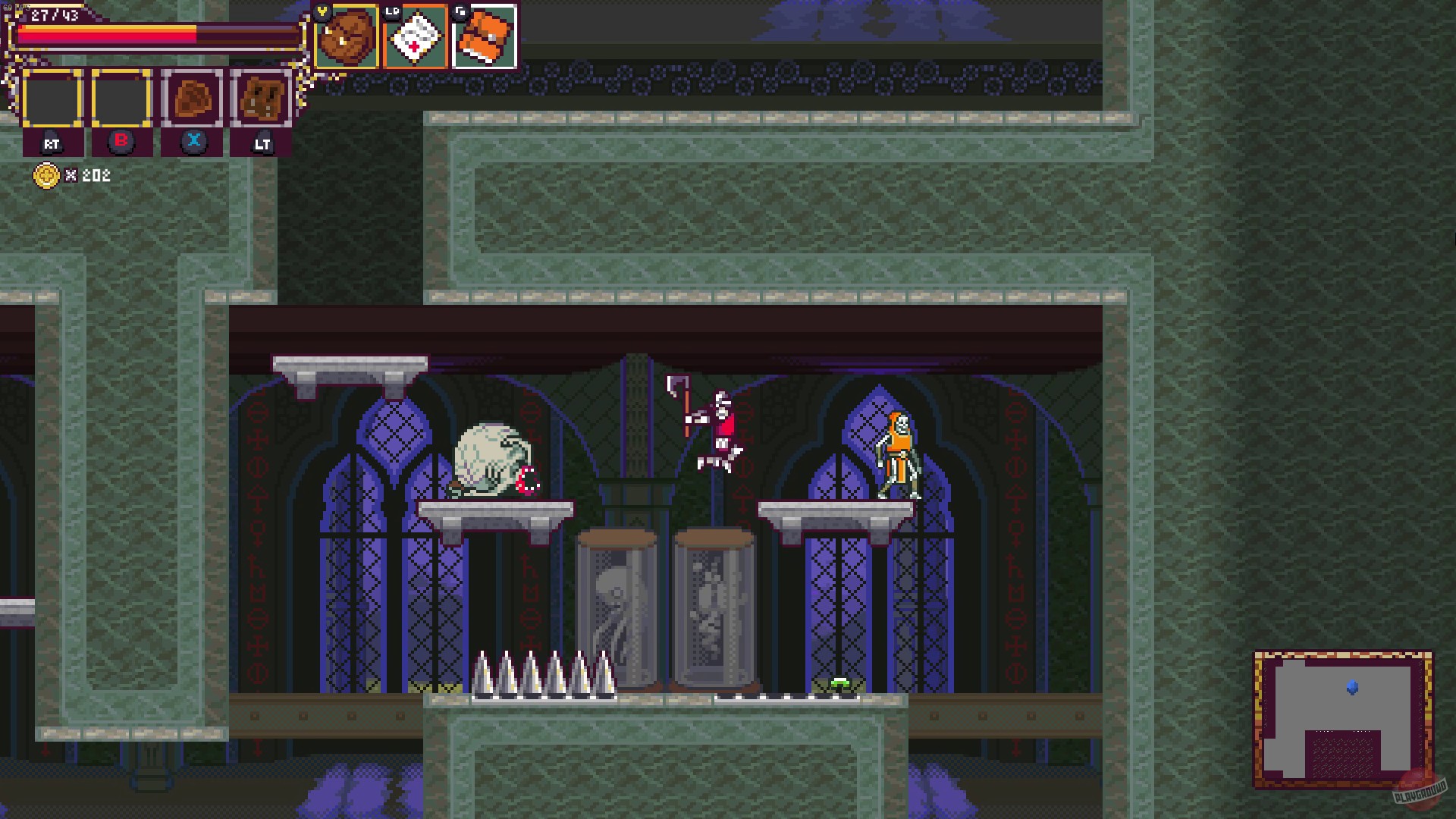Click the RB button prompt badge on the boots slot
This screenshot has width=1456, height=819.
tap(461, 10)
